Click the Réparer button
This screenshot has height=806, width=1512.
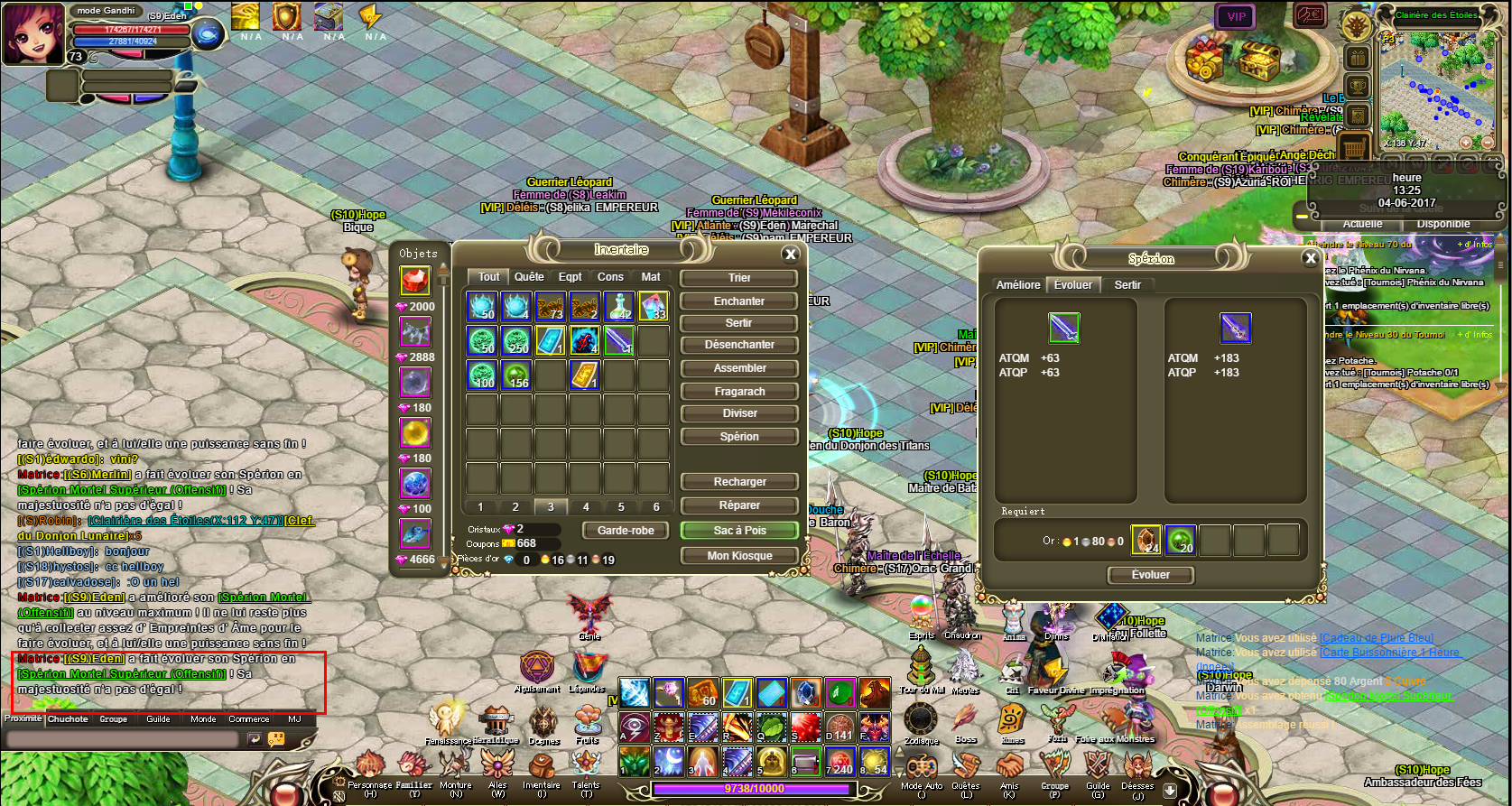(739, 505)
